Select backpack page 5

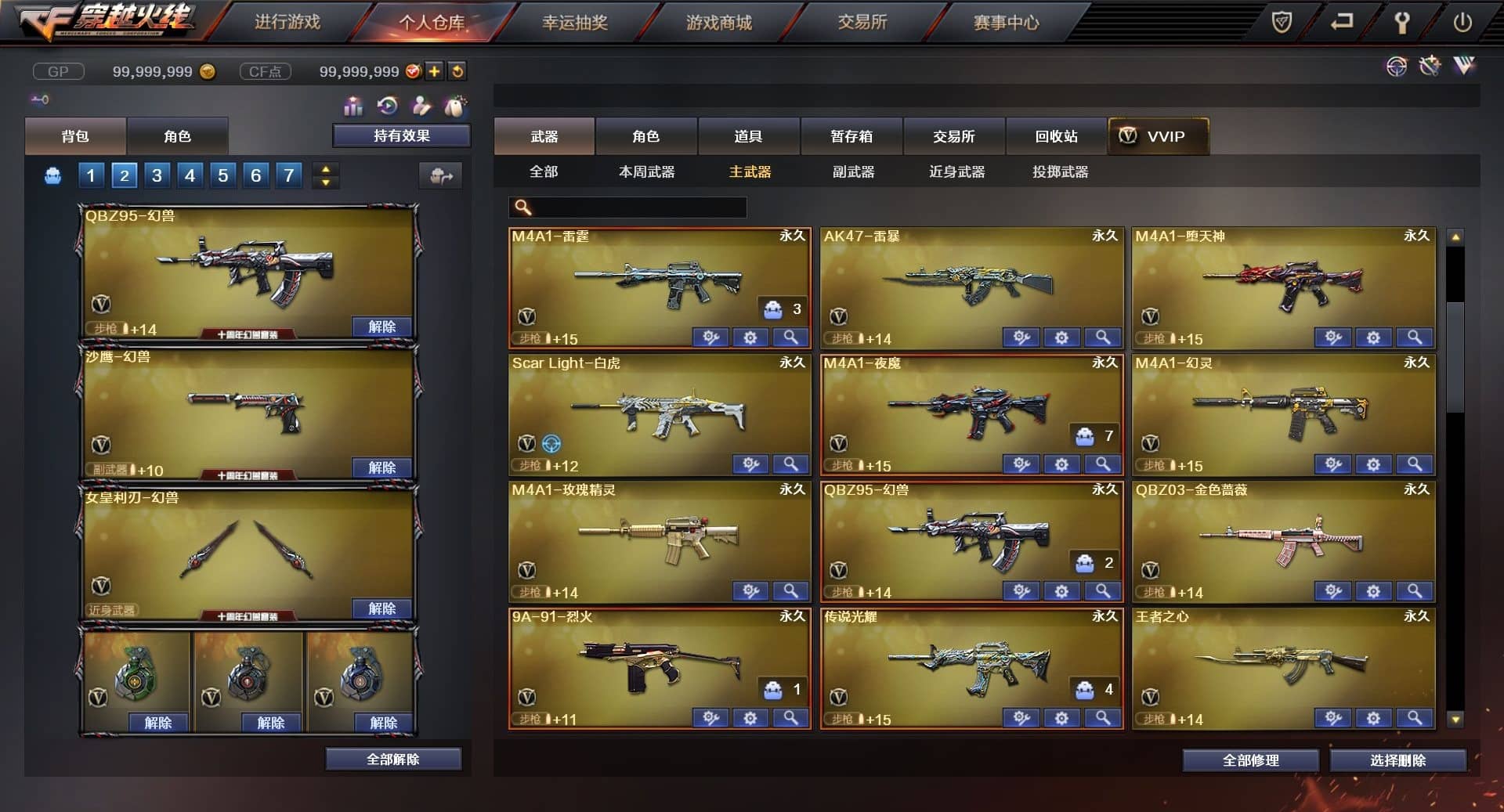[x=222, y=175]
